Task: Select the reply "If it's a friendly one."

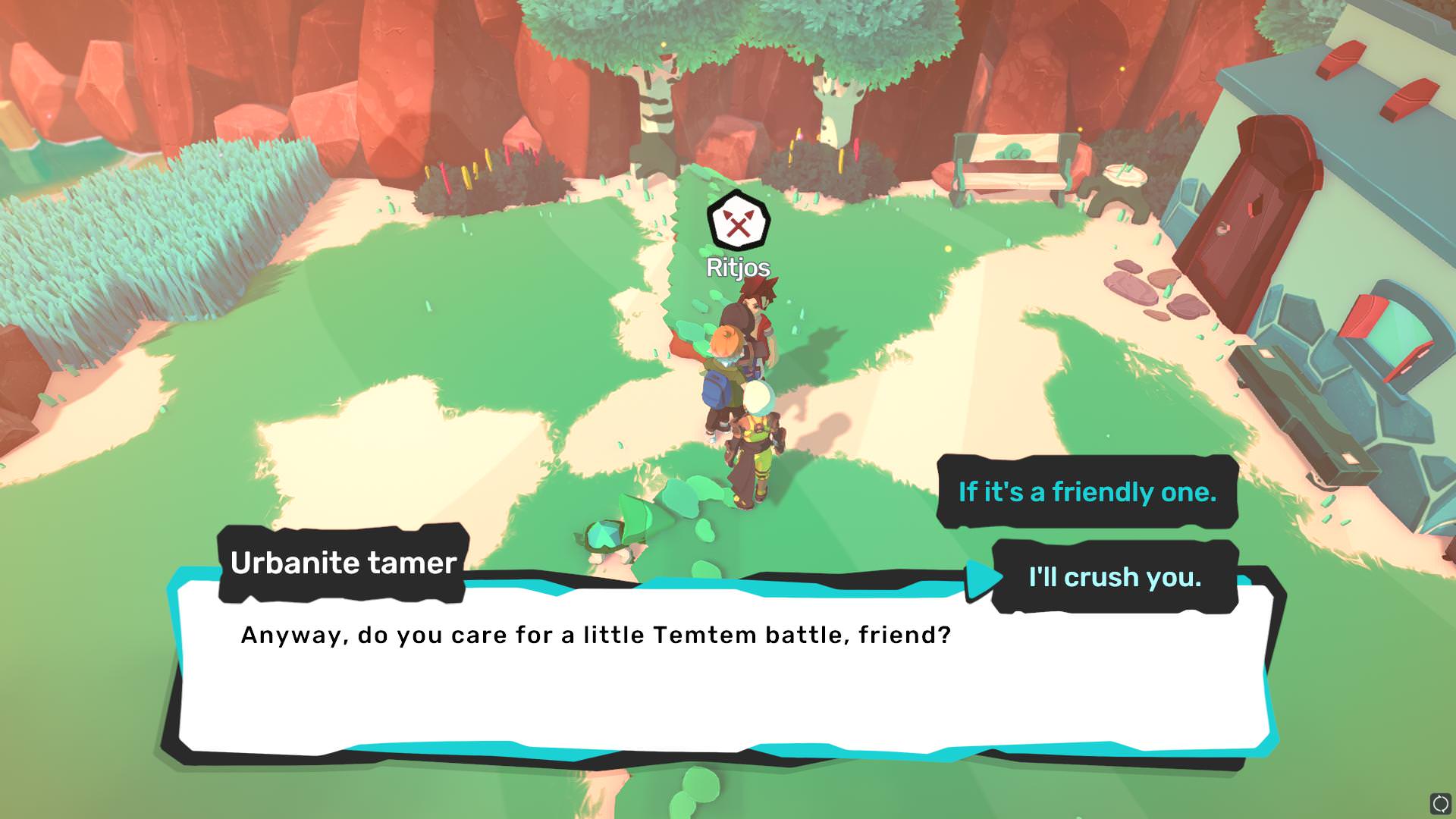Action: pos(1088,491)
